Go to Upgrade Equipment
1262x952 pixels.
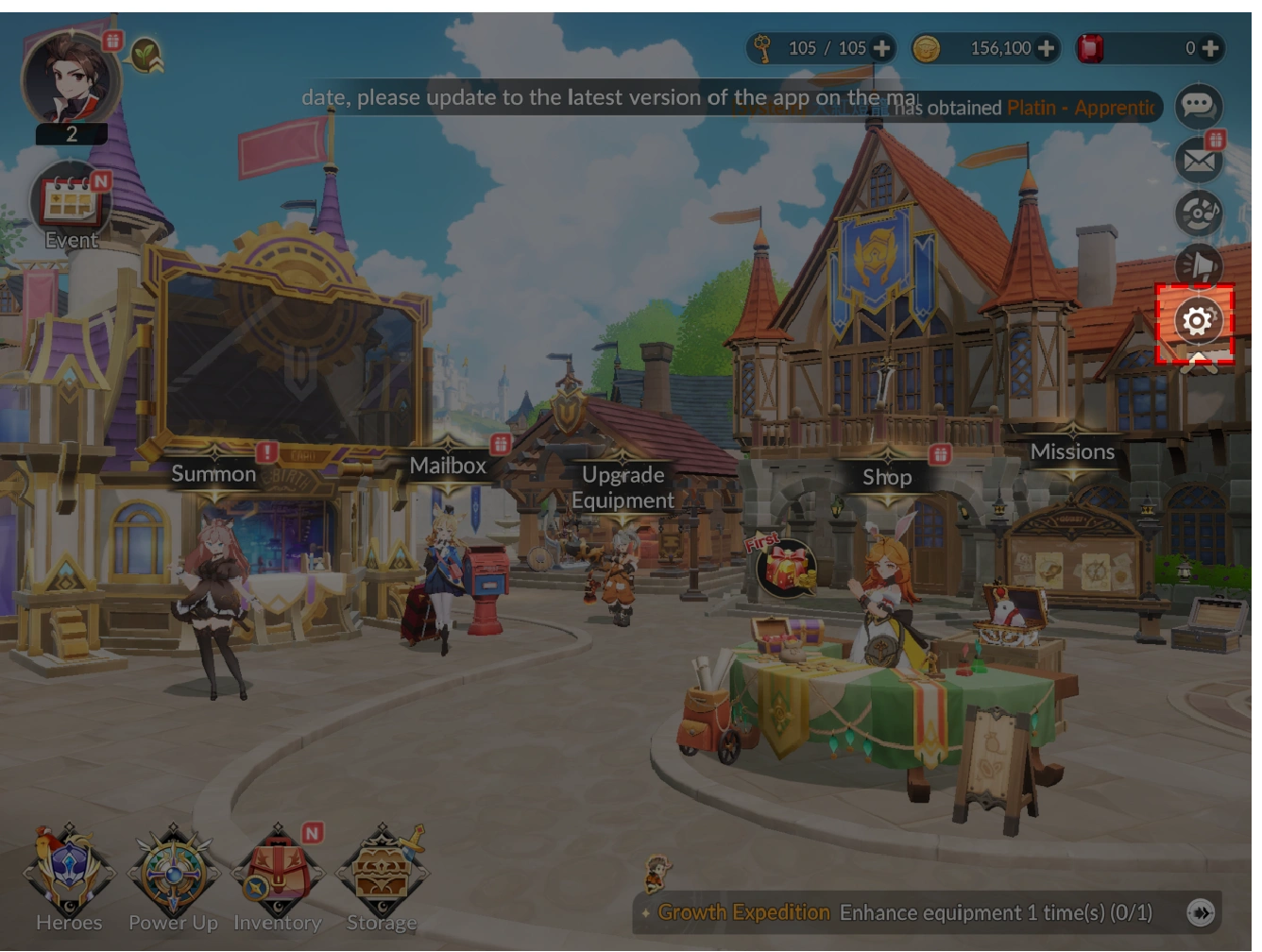point(622,487)
